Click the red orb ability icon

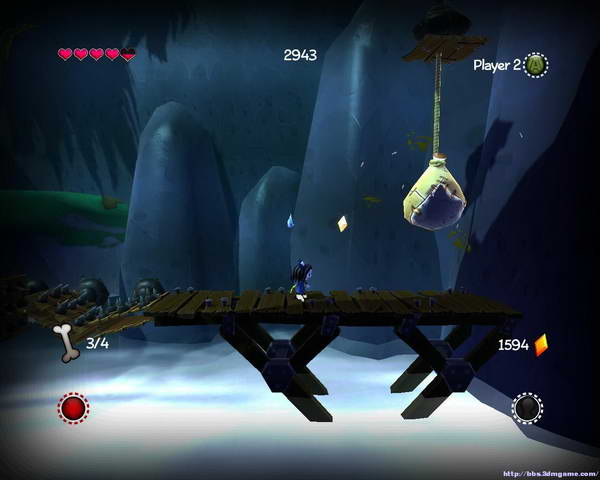(x=73, y=408)
